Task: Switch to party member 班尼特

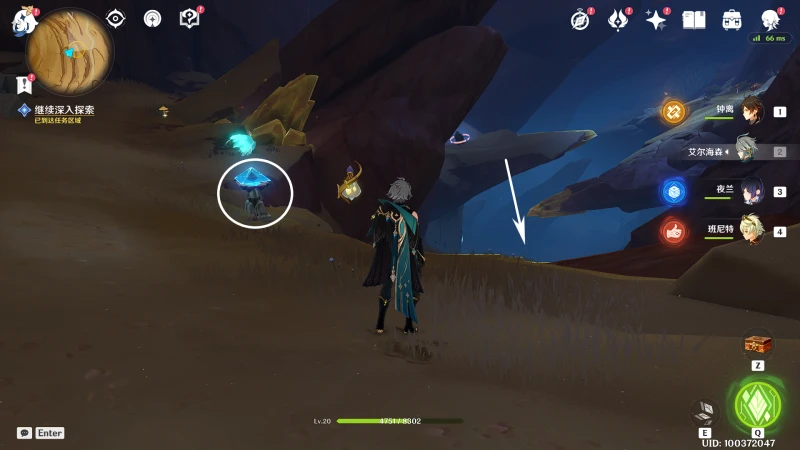Action: (x=751, y=230)
